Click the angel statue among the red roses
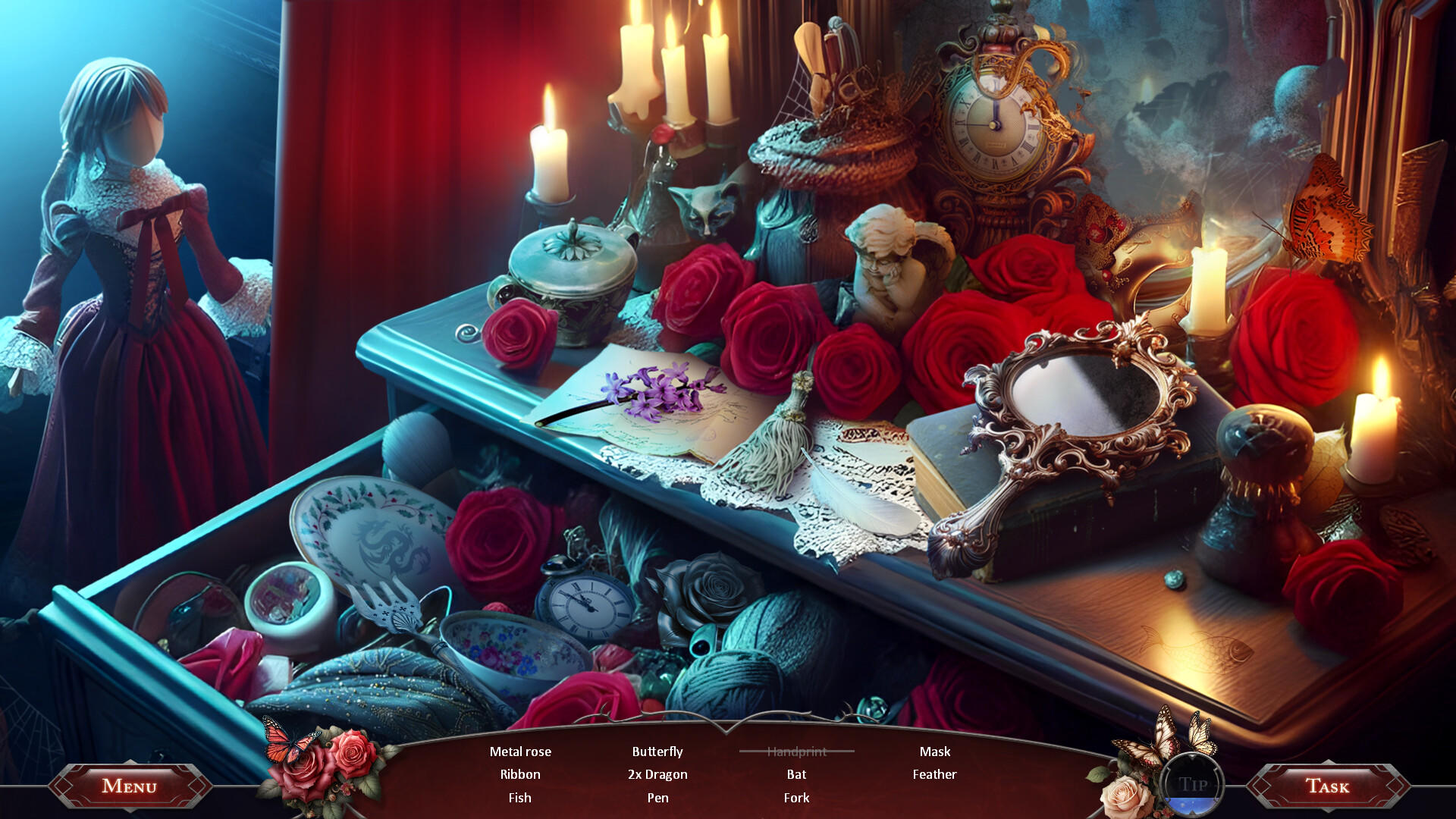The width and height of the screenshot is (1456, 819). pos(895,265)
